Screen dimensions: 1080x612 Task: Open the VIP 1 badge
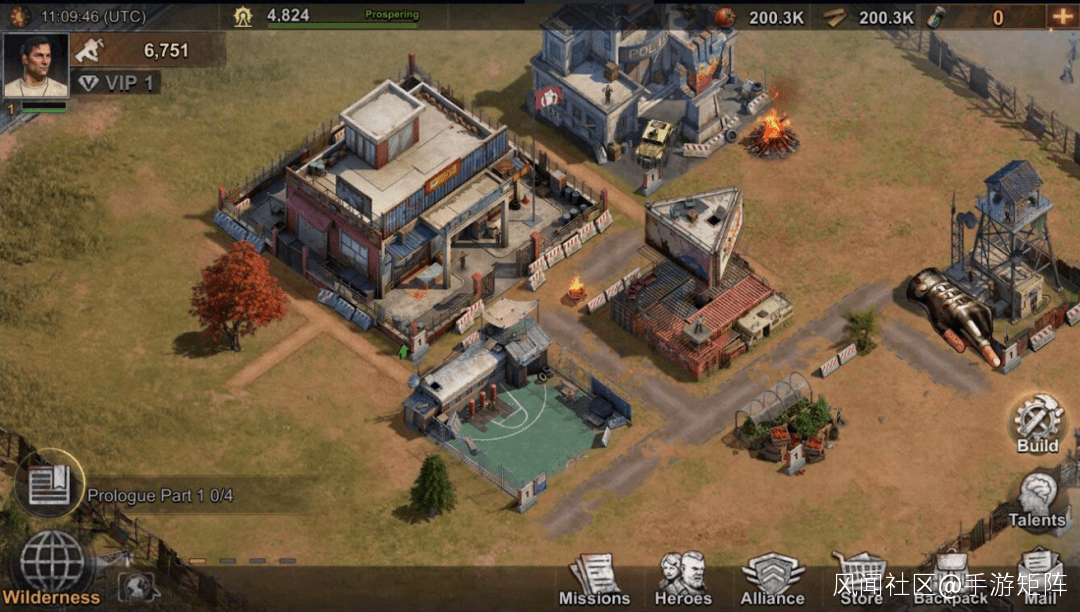[x=117, y=83]
